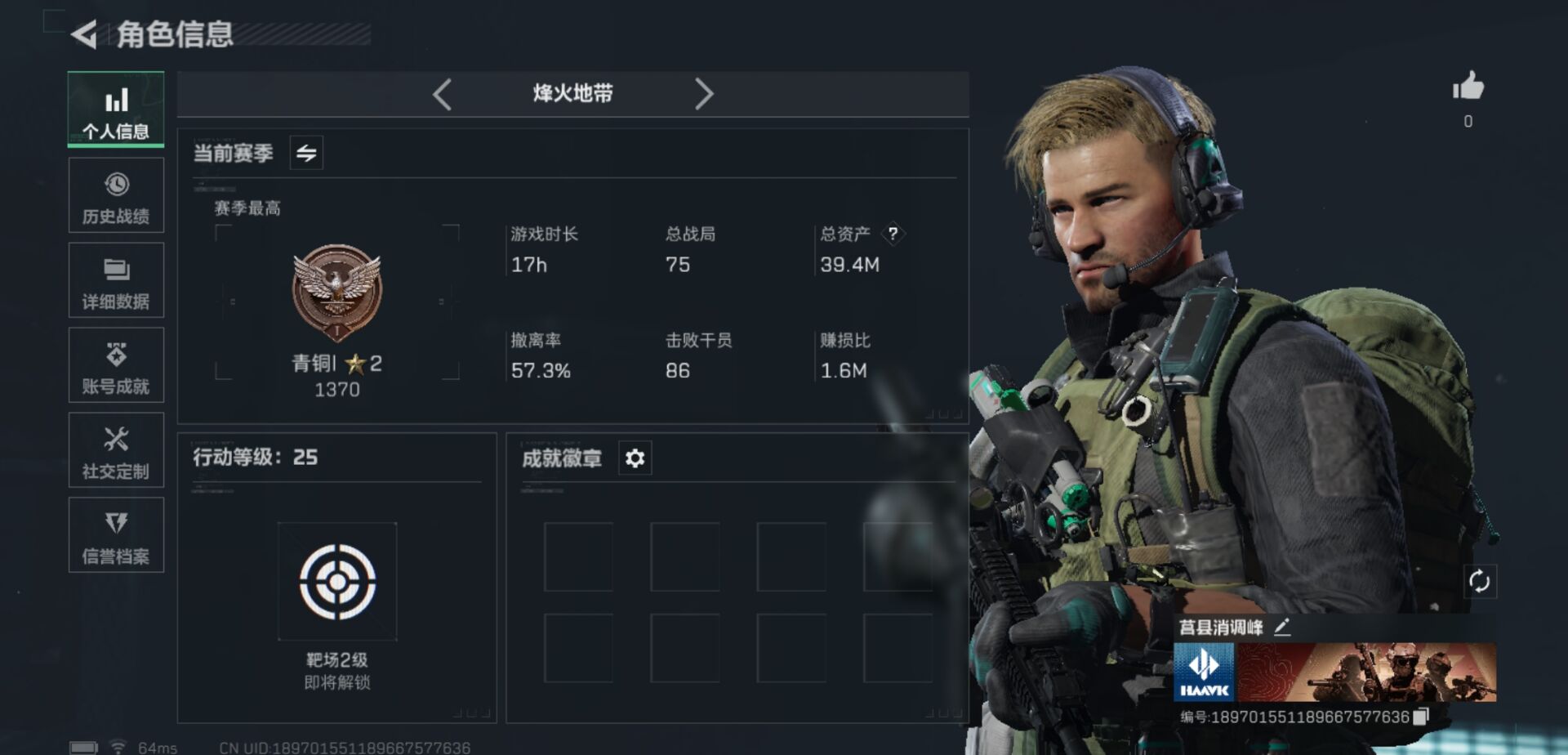1568x755 pixels.
Task: Open the 历史战绩 tab
Action: (x=116, y=196)
